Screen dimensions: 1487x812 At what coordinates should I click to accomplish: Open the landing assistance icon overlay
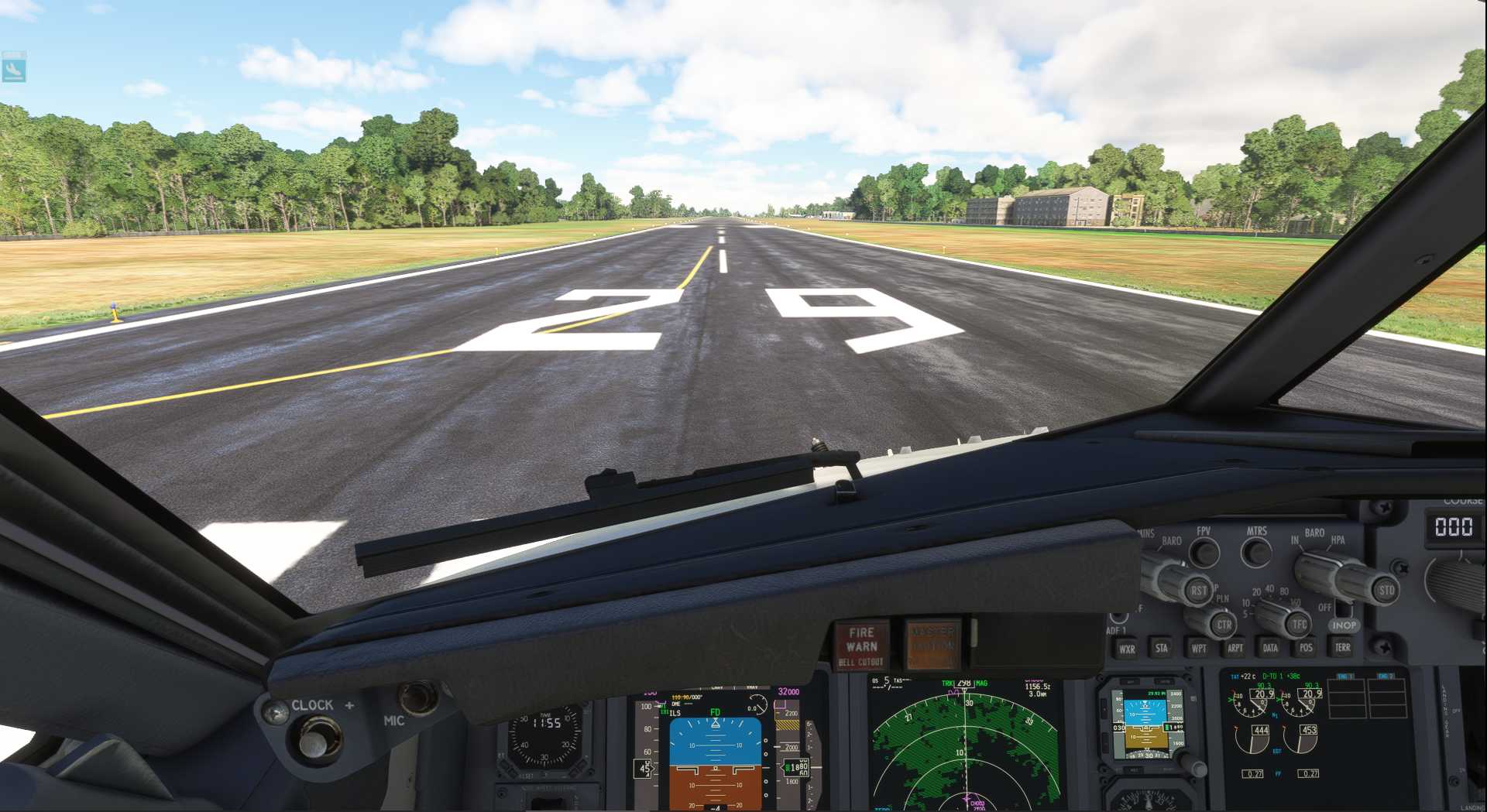pos(14,67)
